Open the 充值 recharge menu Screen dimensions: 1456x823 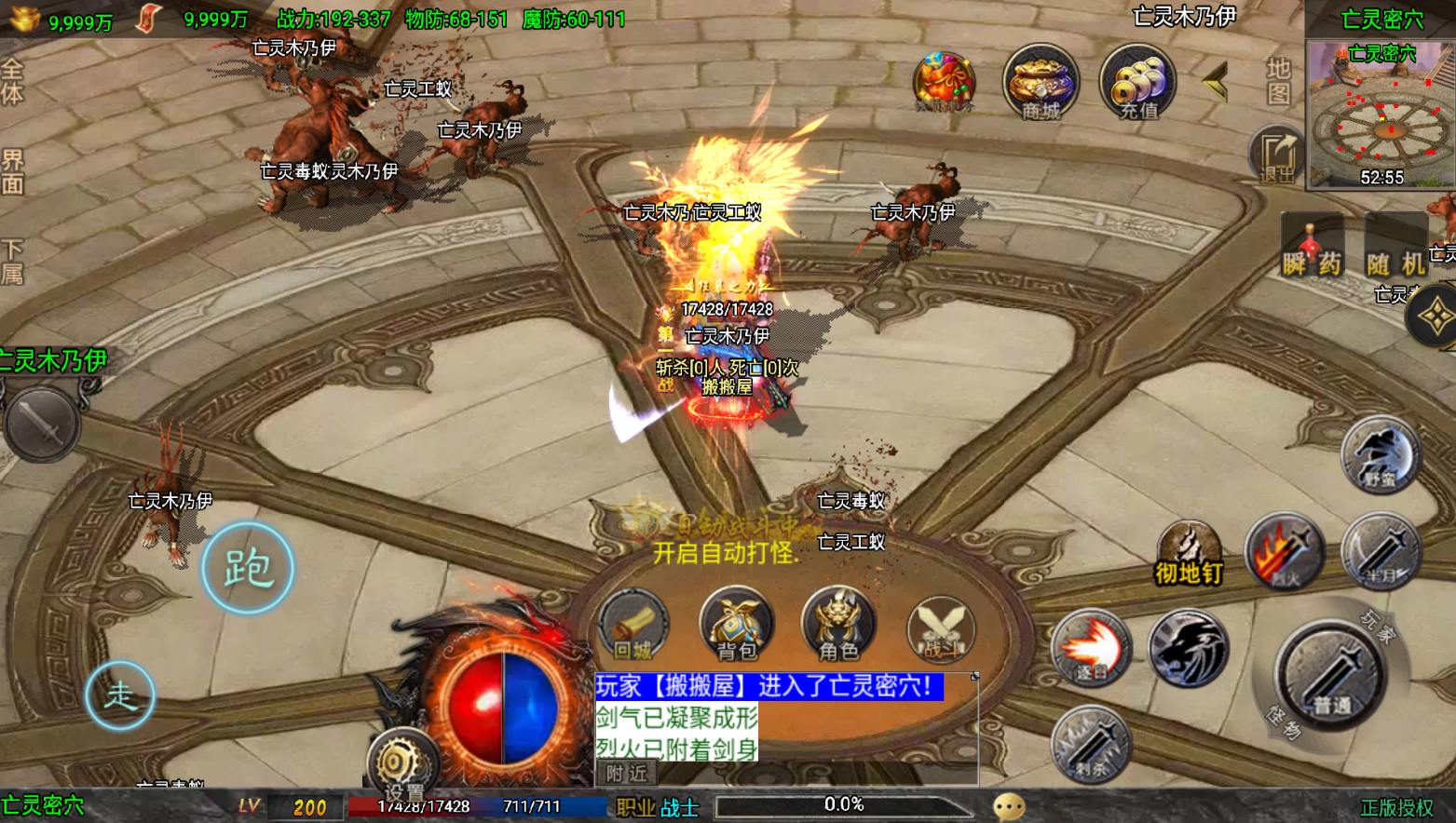1137,82
